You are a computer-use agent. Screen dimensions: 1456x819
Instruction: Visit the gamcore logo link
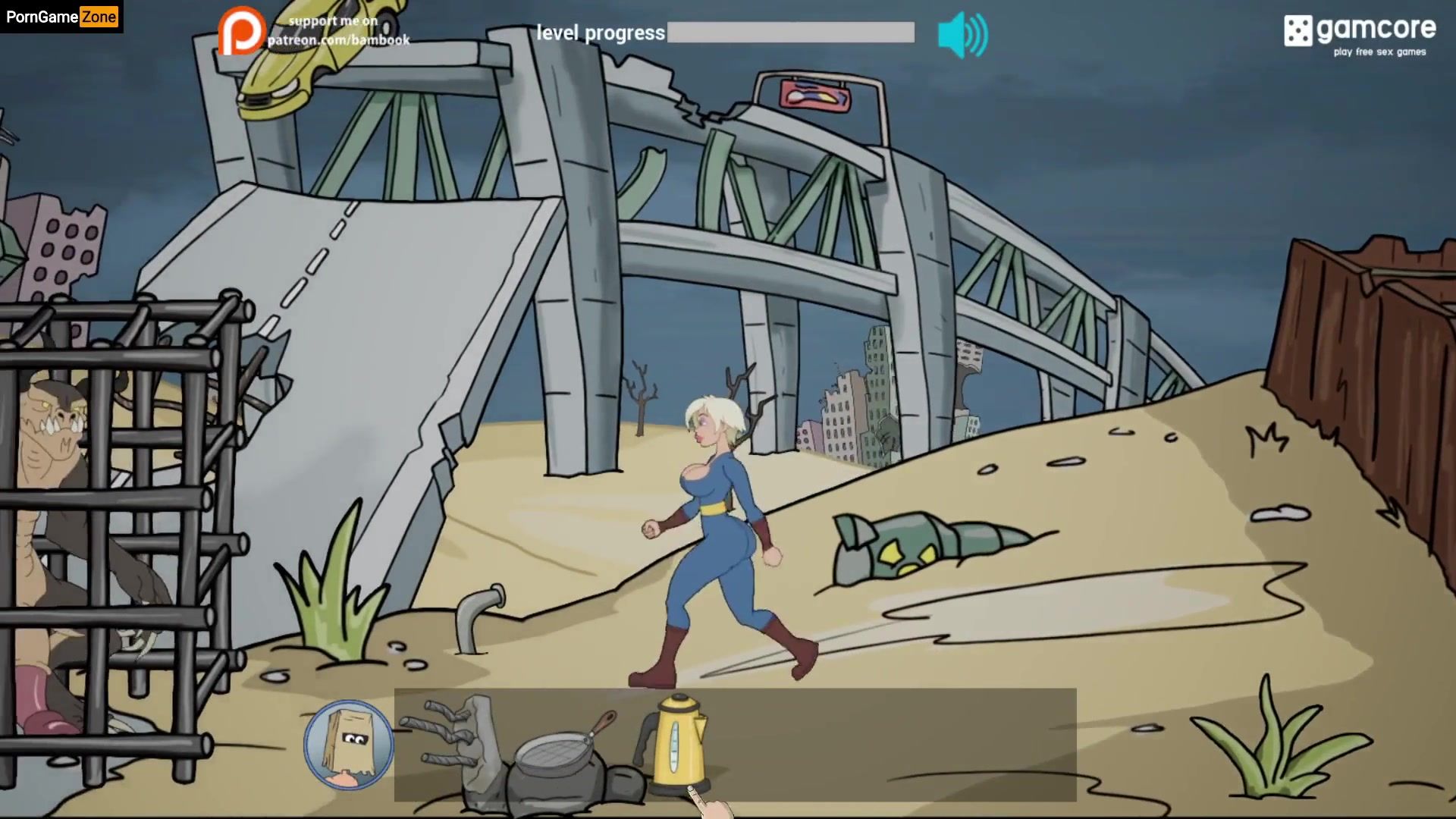(x=1359, y=35)
